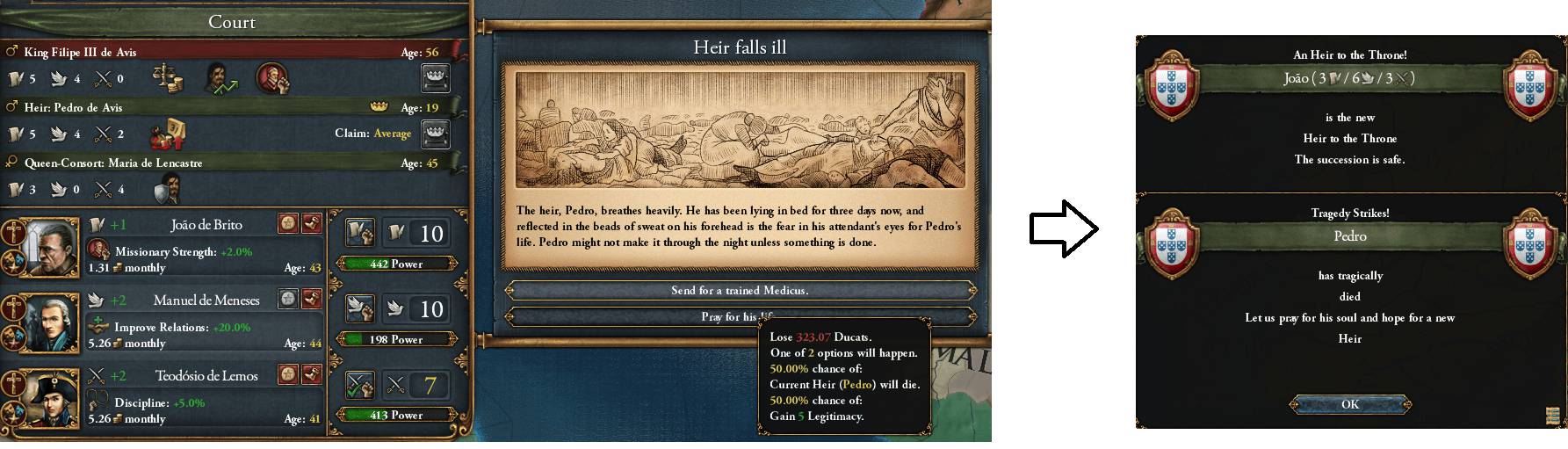The image size is (1568, 449).
Task: Promote advisor Manuel de Meneses
Action: pos(288,300)
